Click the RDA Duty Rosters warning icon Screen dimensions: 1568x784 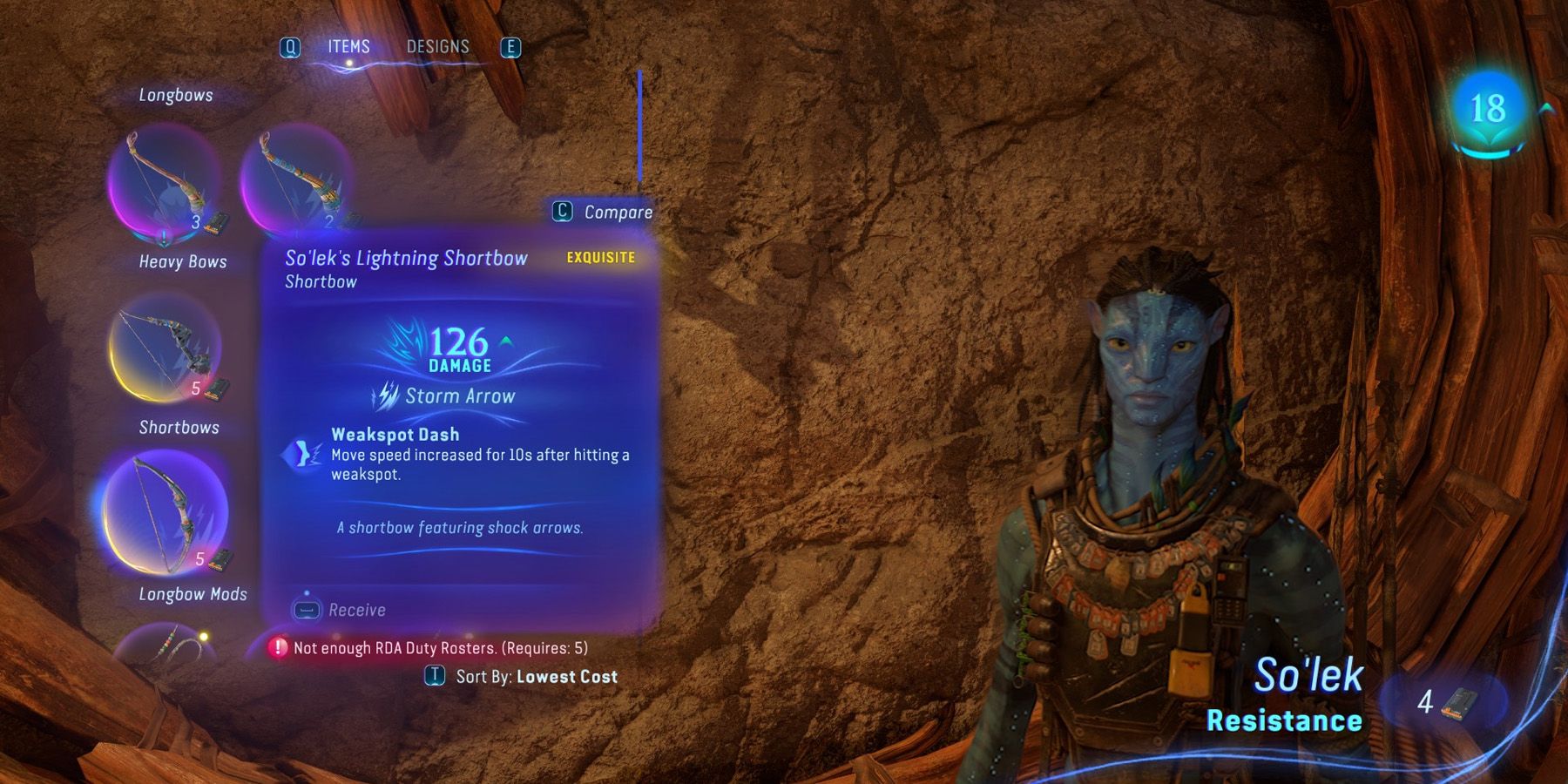coord(277,649)
